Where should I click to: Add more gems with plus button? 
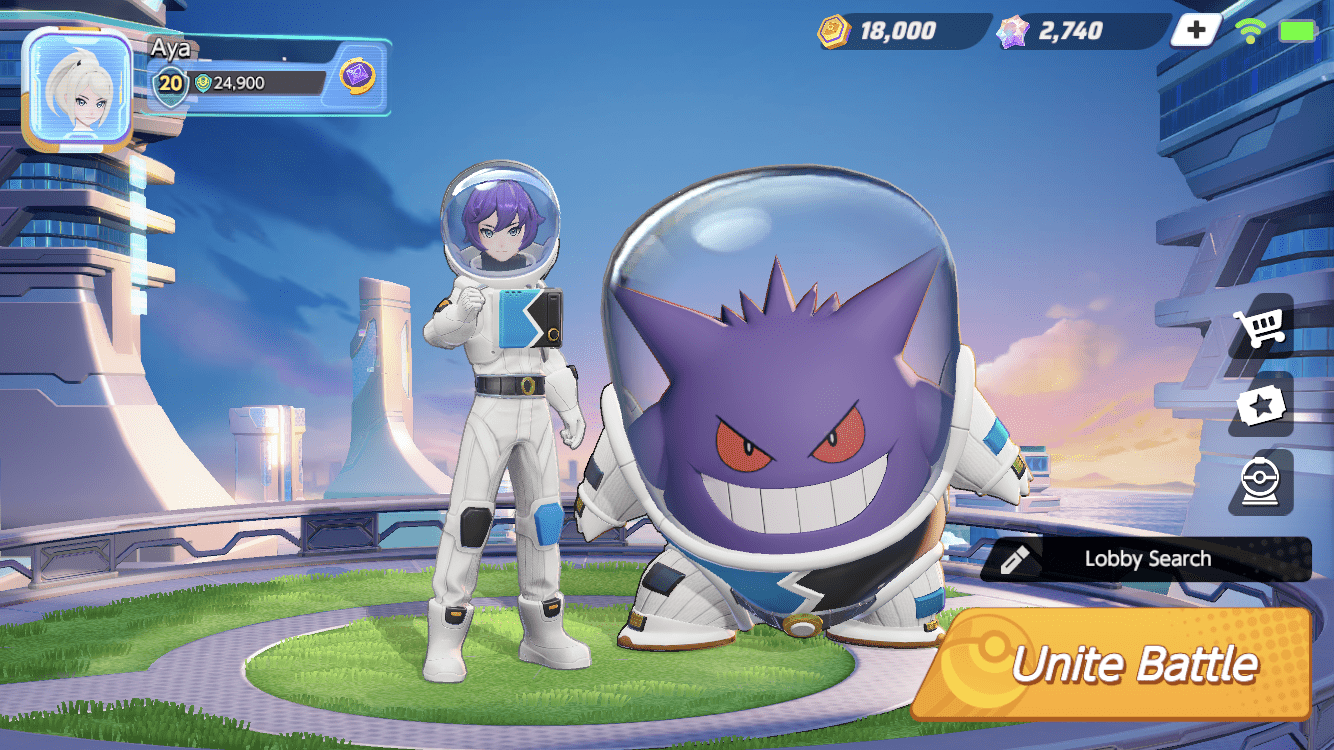pyautogui.click(x=1196, y=31)
